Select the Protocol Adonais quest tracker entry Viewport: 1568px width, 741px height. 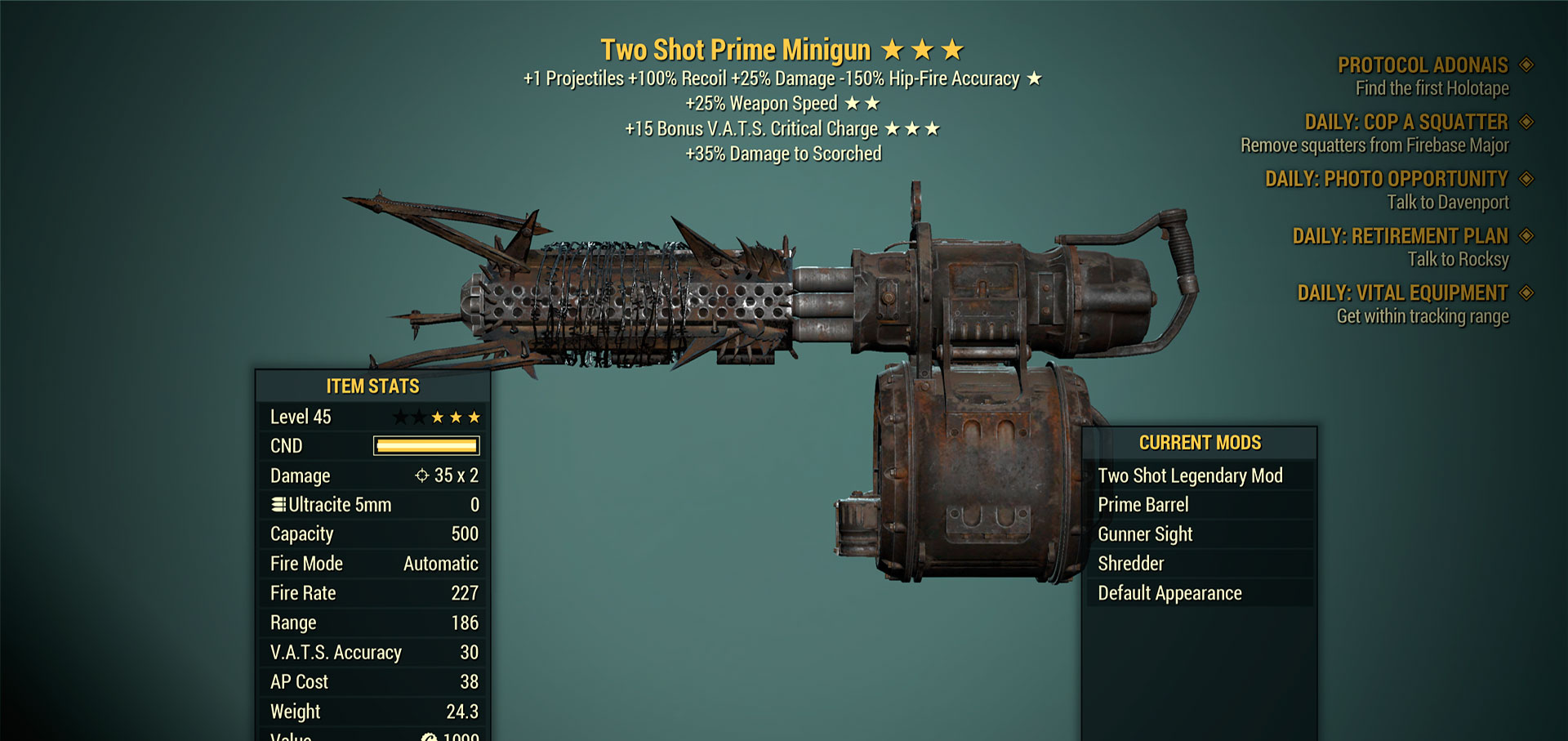click(x=1422, y=65)
